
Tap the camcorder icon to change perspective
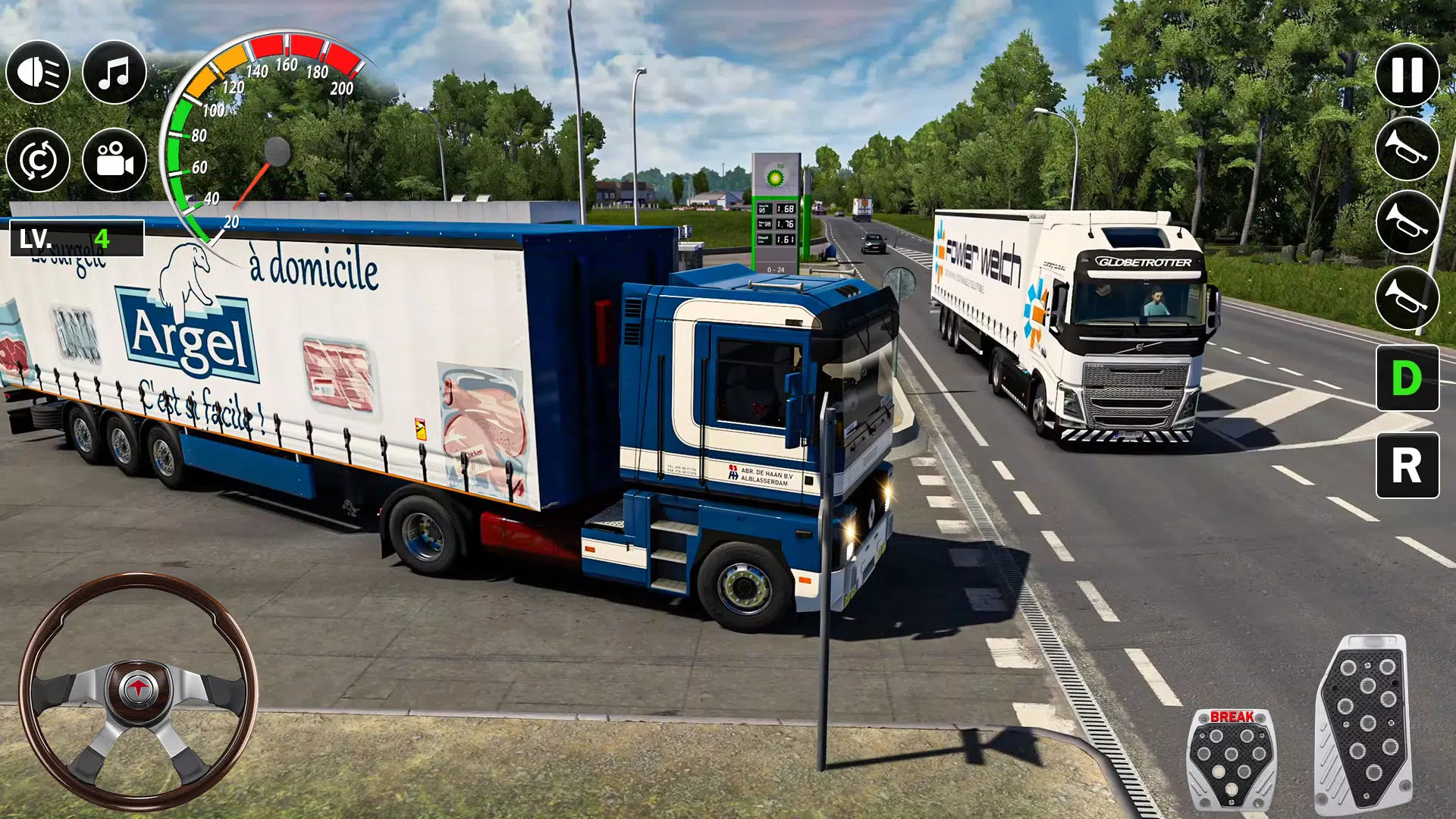click(x=114, y=159)
